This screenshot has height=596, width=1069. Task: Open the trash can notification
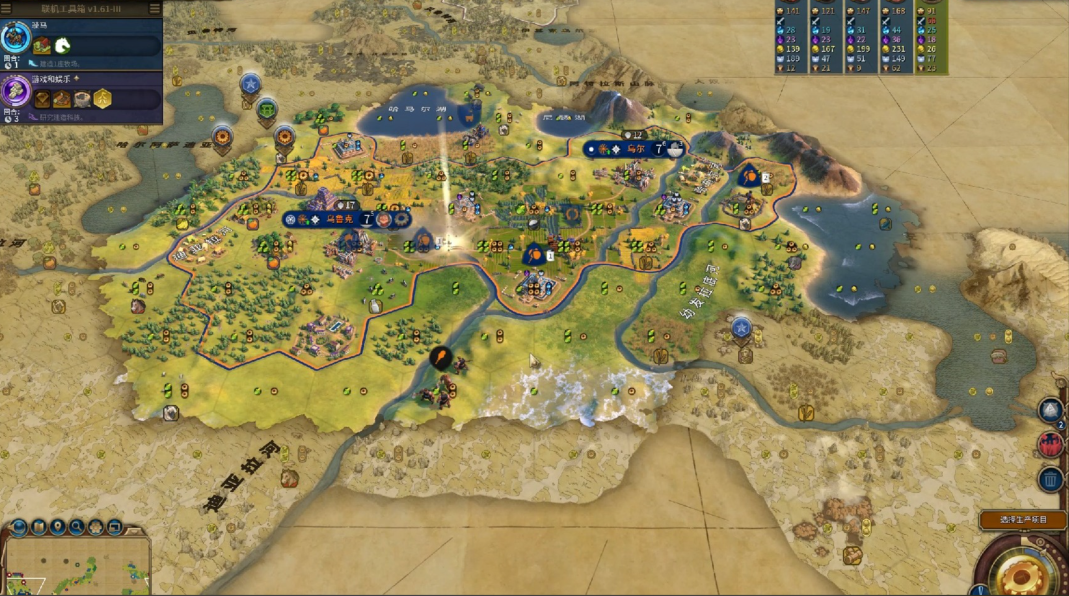[x=1050, y=479]
